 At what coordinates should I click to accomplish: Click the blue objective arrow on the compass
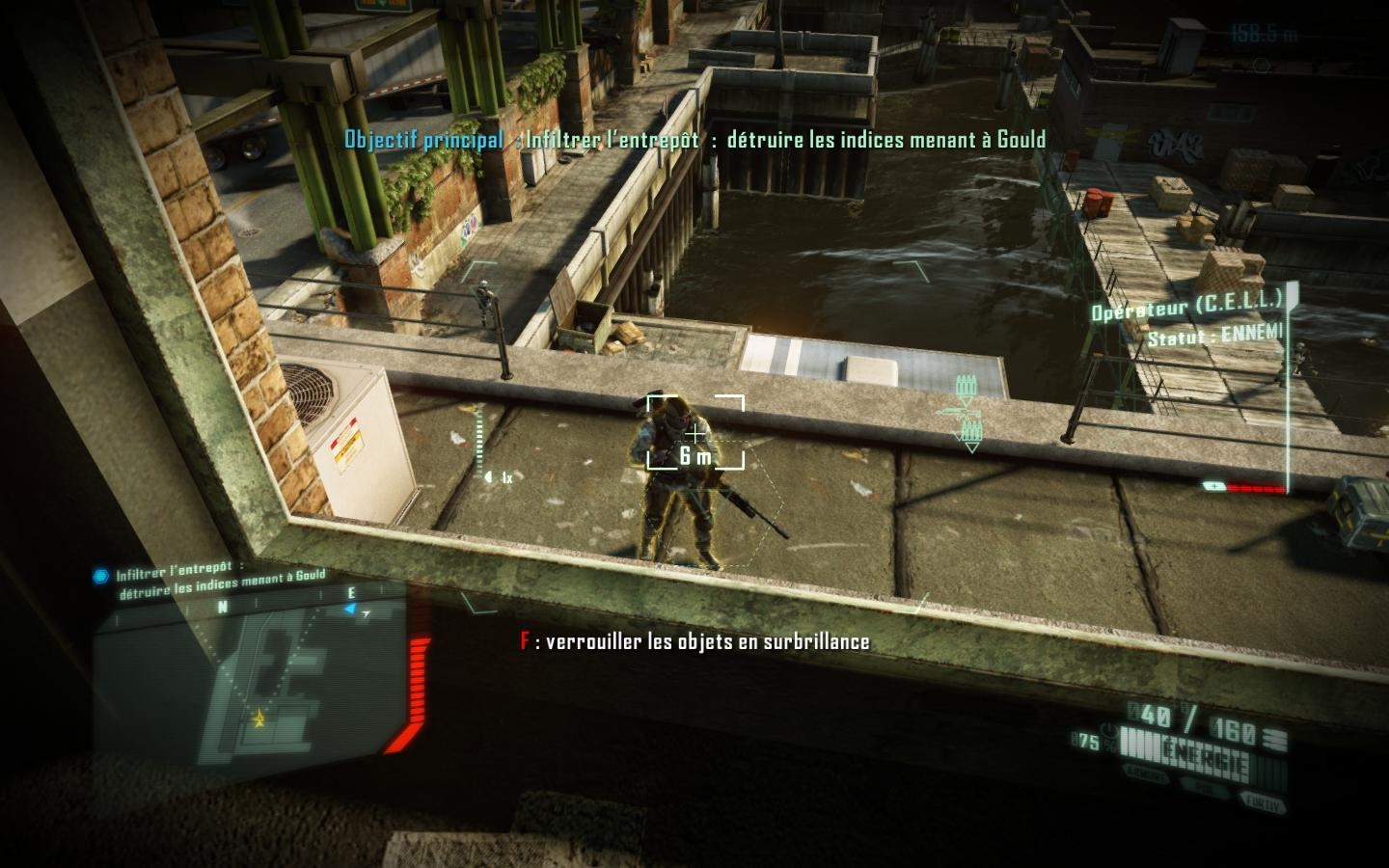351,610
